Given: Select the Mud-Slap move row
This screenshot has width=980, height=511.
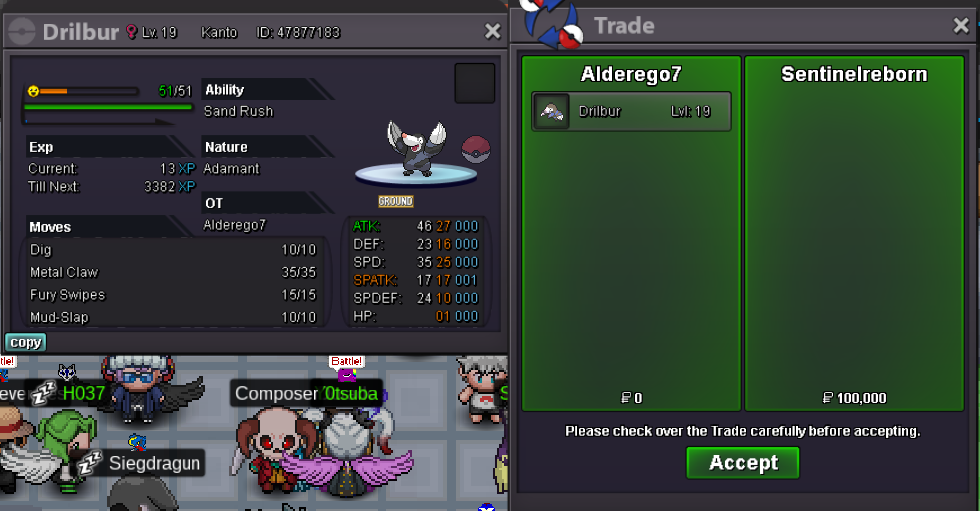Looking at the screenshot, I should tap(172, 317).
